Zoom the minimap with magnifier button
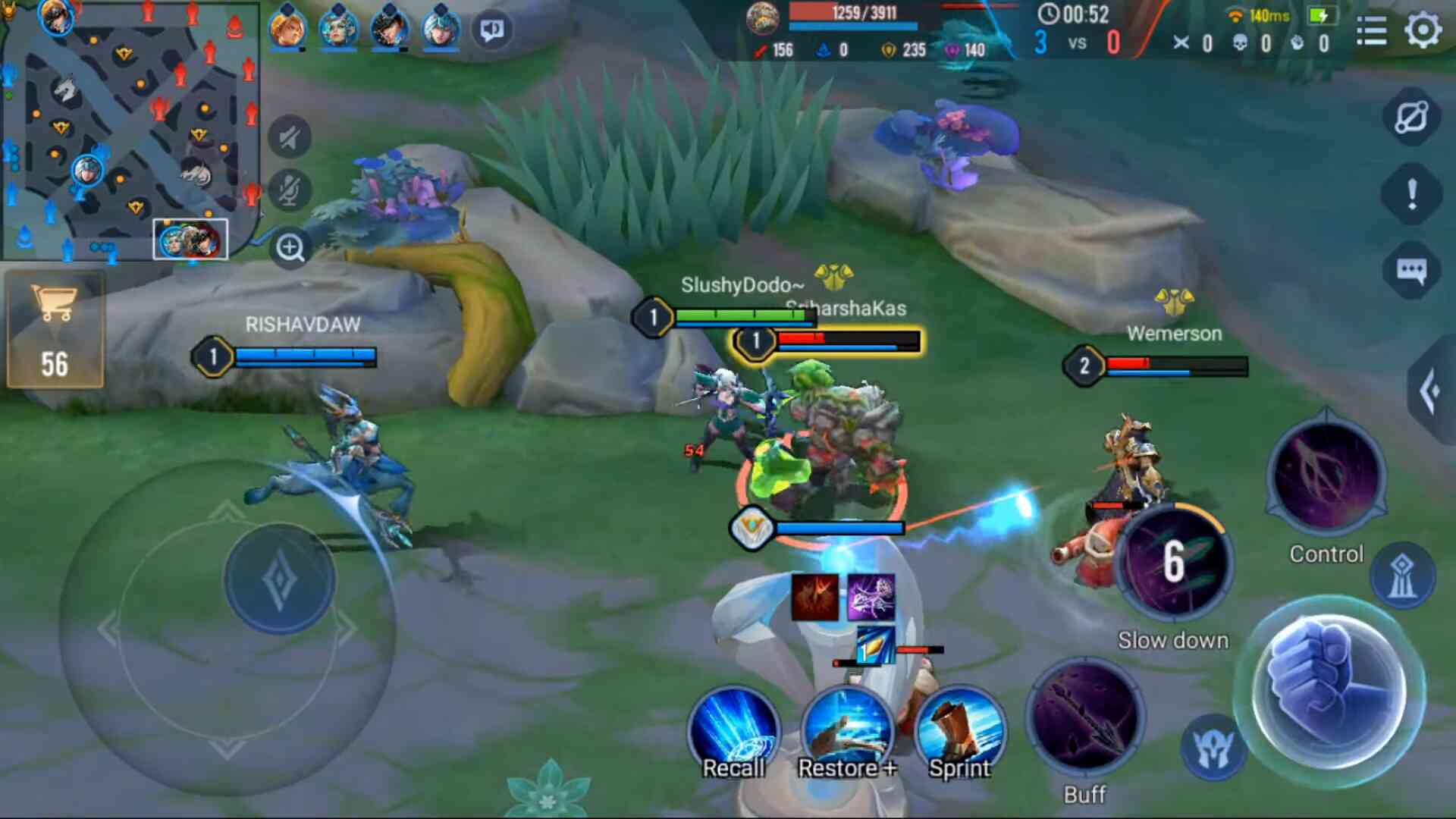The width and height of the screenshot is (1456, 819). 290,247
